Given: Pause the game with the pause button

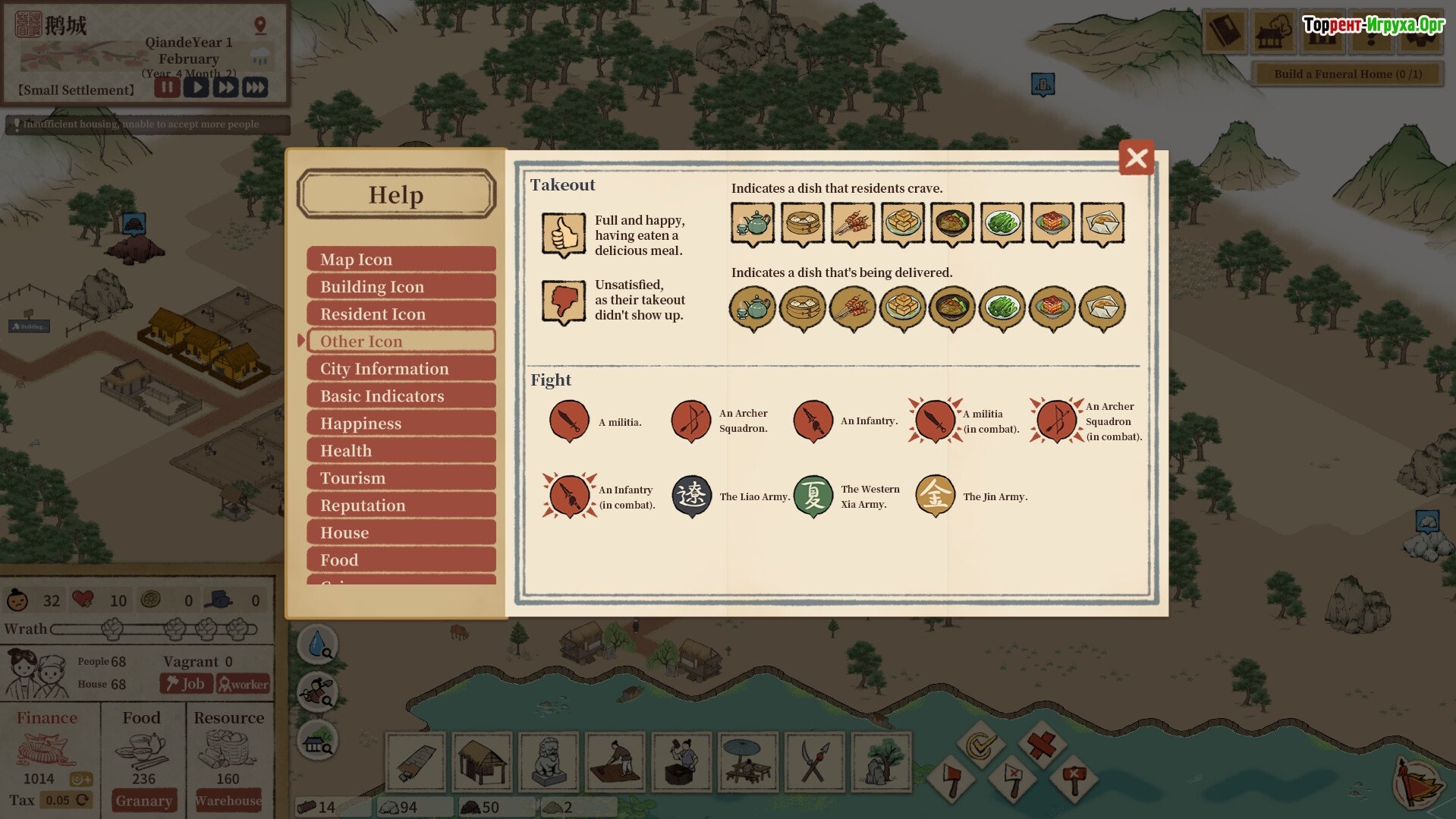Looking at the screenshot, I should [167, 87].
